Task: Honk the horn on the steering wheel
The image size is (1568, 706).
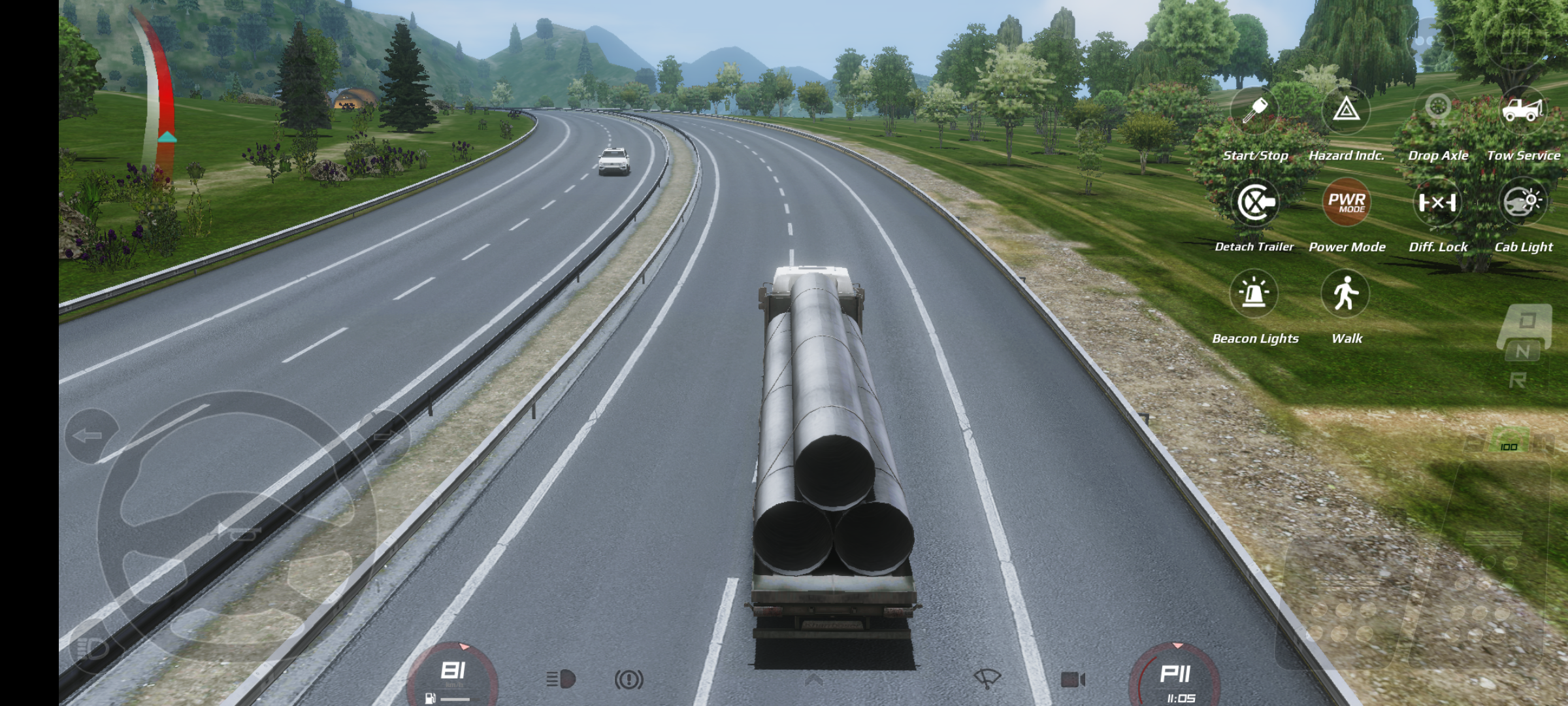Action: click(x=237, y=533)
